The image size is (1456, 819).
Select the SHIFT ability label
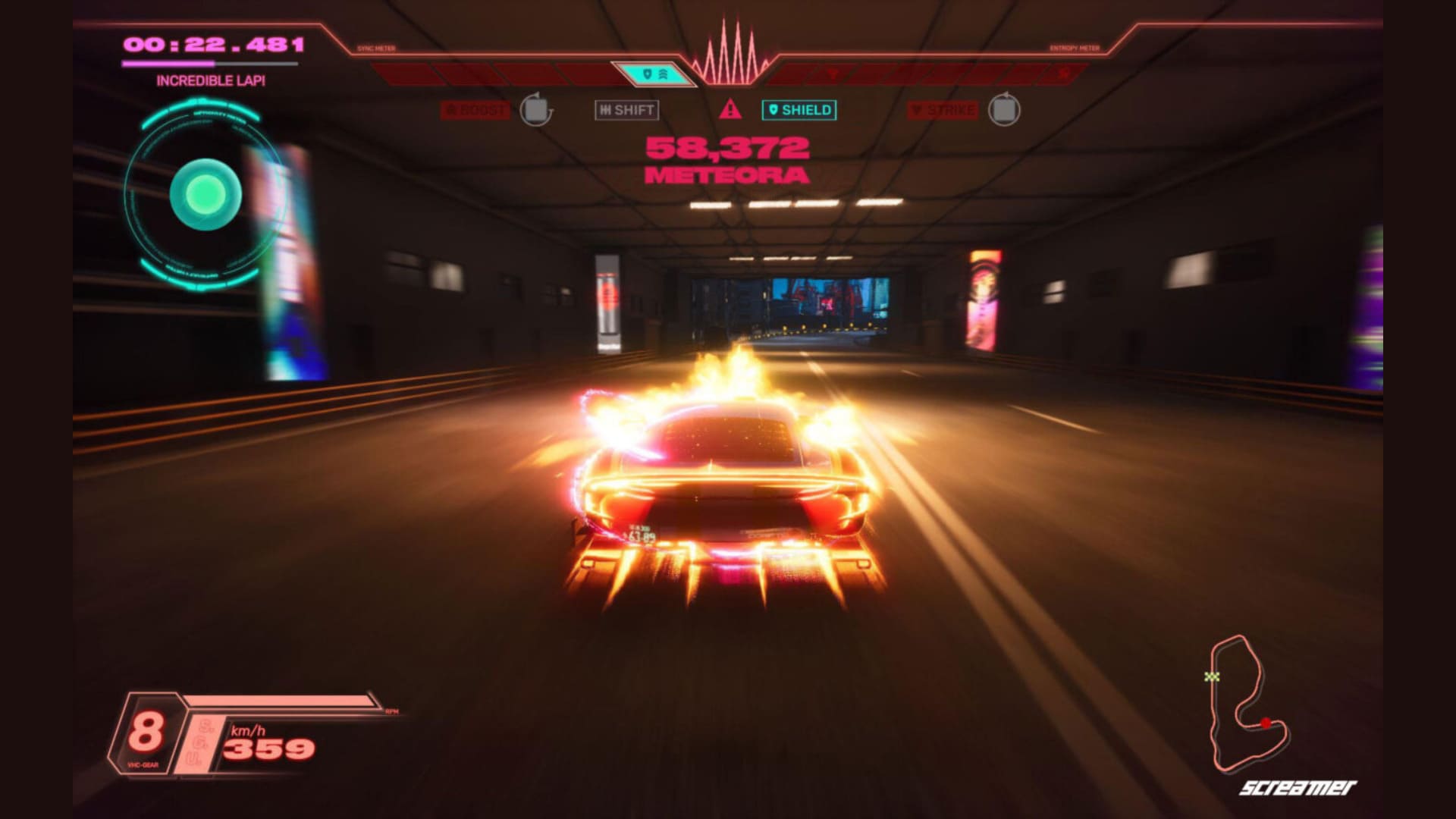[626, 110]
